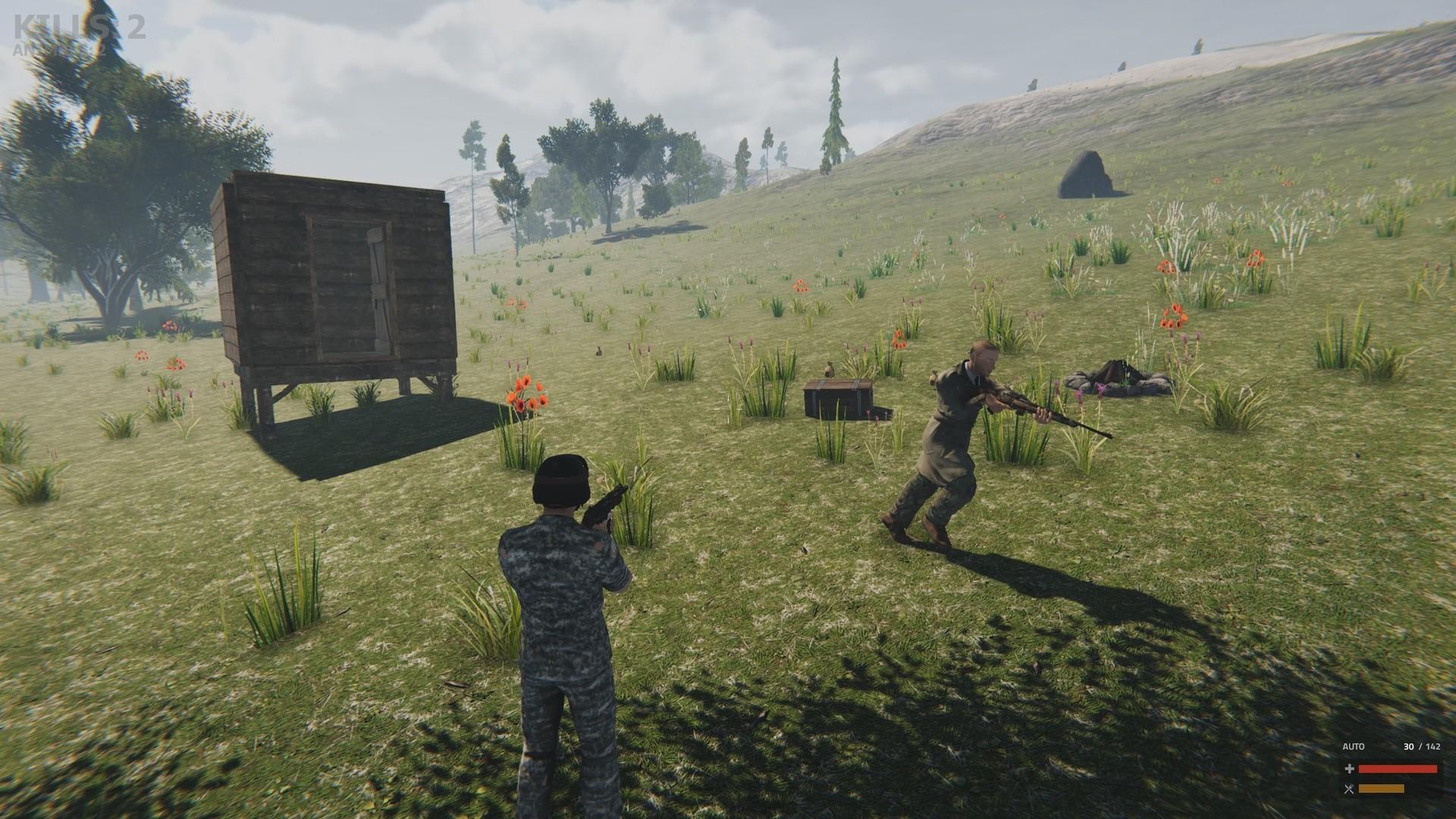The height and width of the screenshot is (819, 1456).
Task: Click the AUTO fire mode indicator
Action: pyautogui.click(x=1352, y=746)
